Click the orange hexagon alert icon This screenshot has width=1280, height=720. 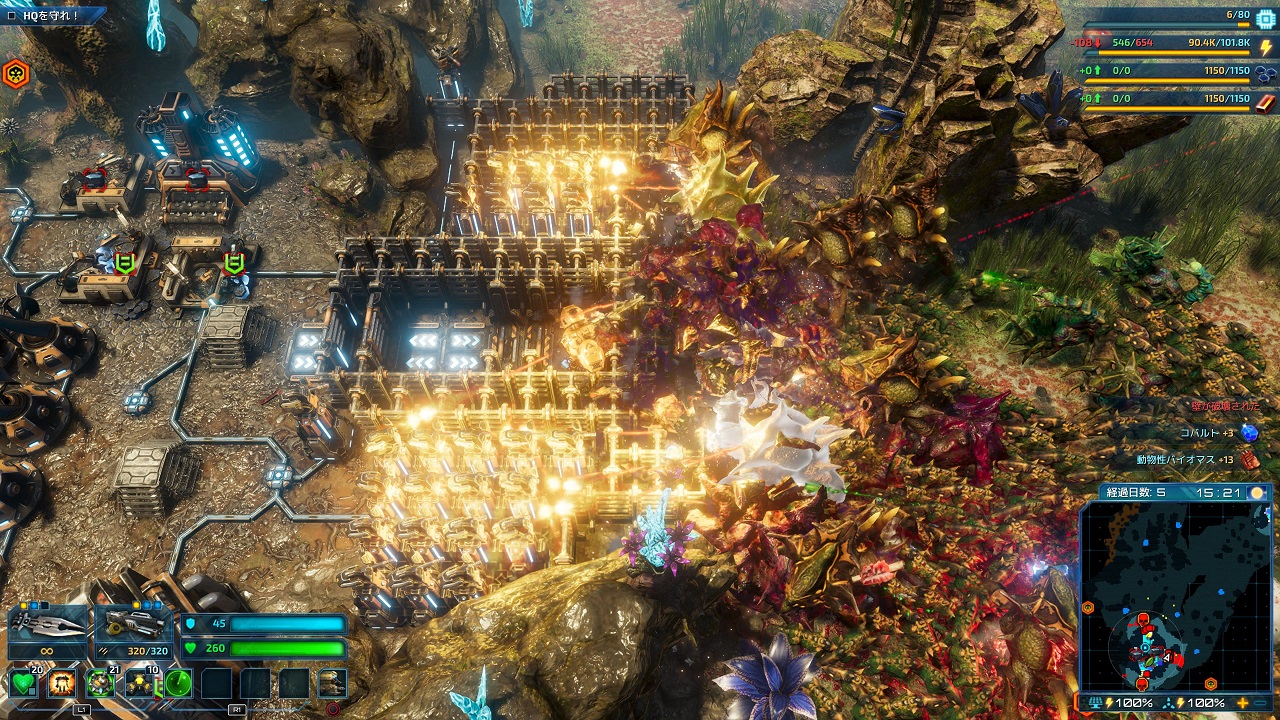tap(15, 73)
